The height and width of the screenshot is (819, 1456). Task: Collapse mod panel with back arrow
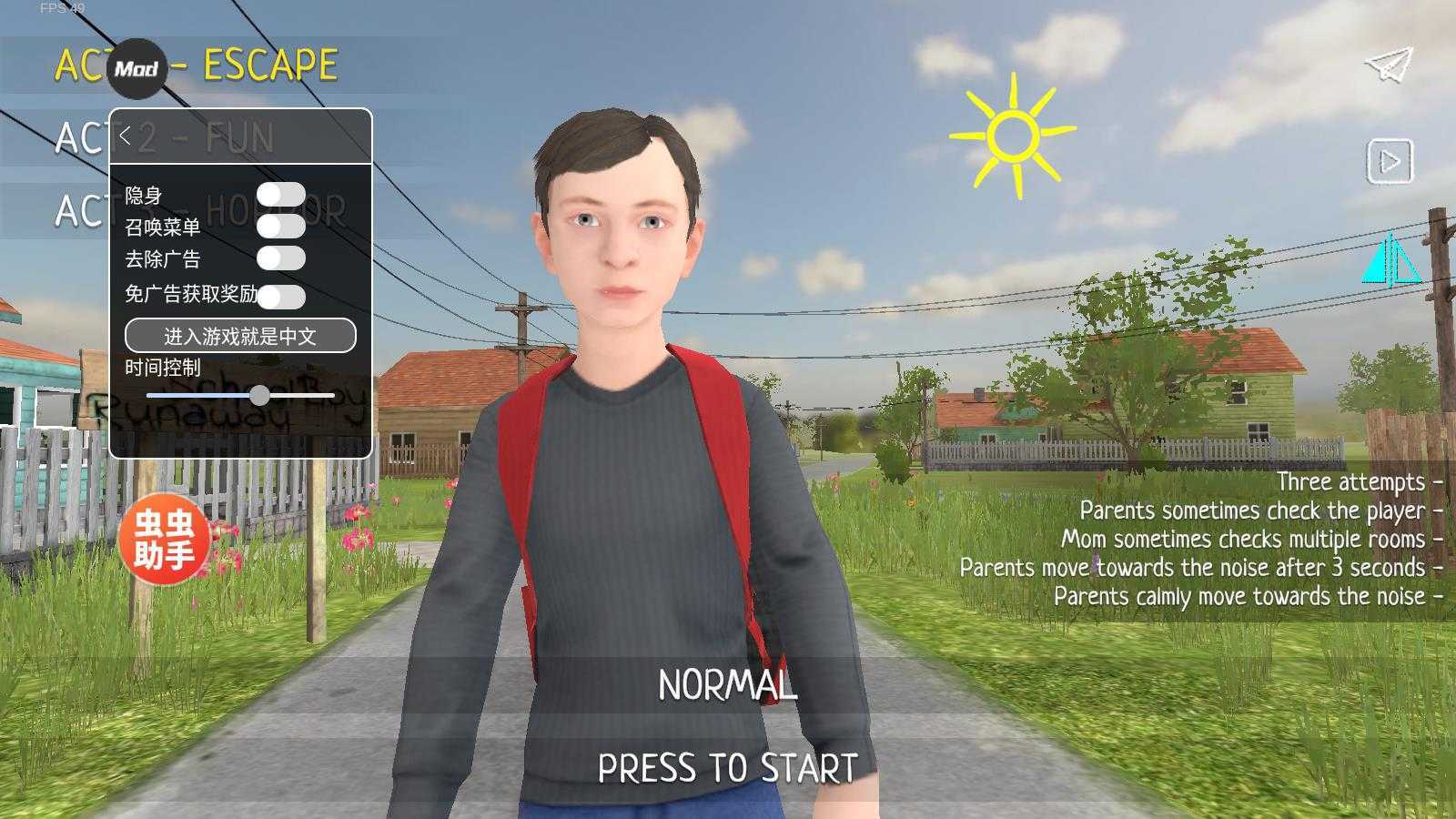[126, 136]
